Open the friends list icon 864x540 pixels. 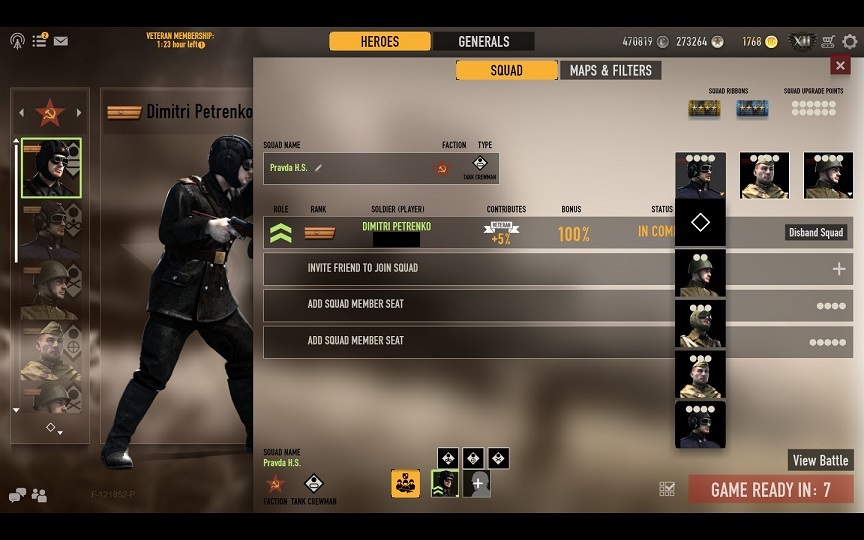pos(39,494)
